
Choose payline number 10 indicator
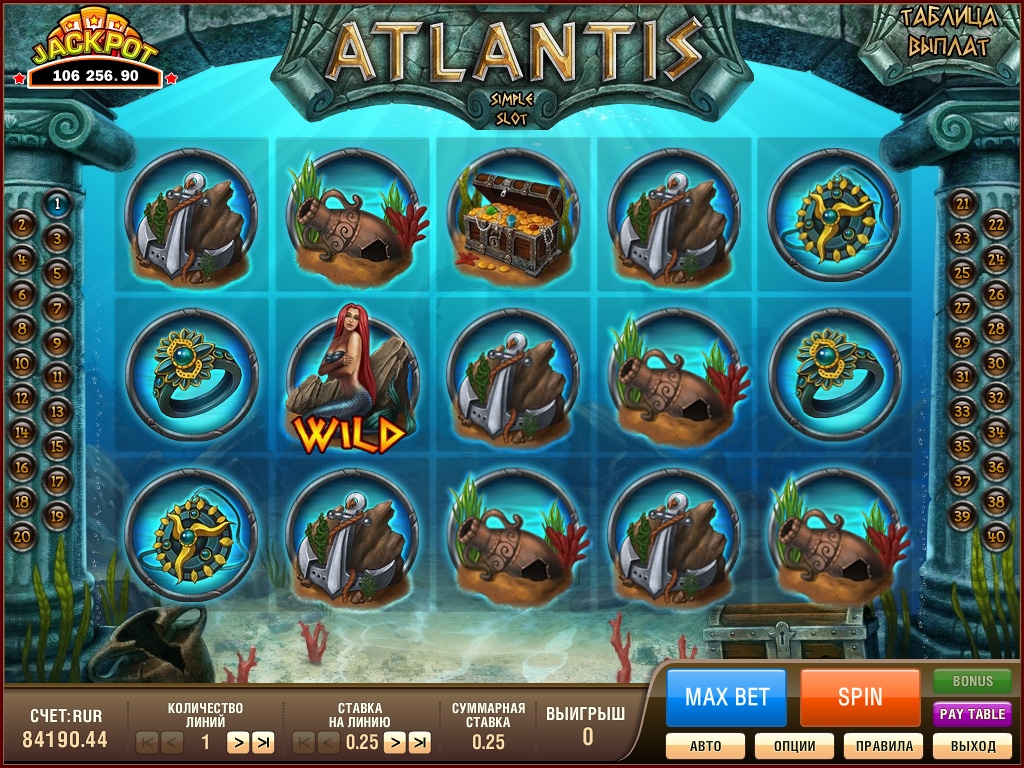click(x=23, y=362)
